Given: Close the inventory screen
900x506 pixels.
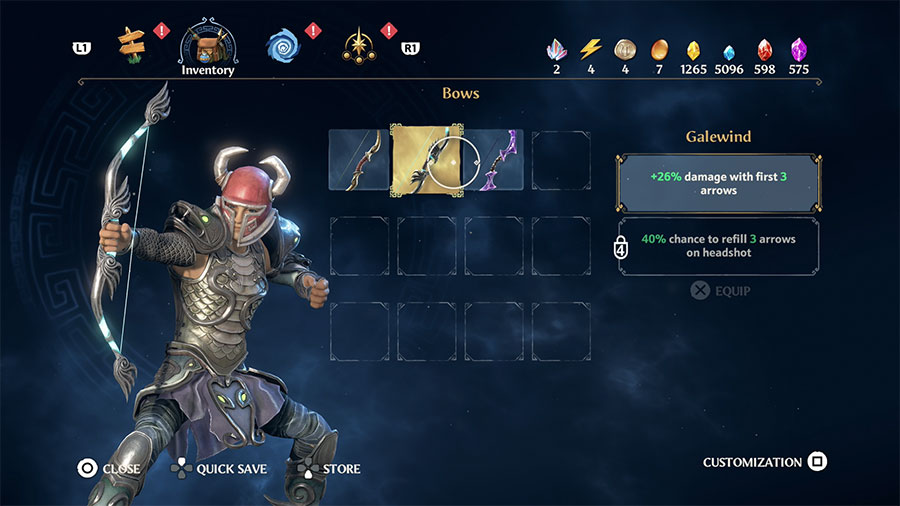Looking at the screenshot, I should point(110,468).
